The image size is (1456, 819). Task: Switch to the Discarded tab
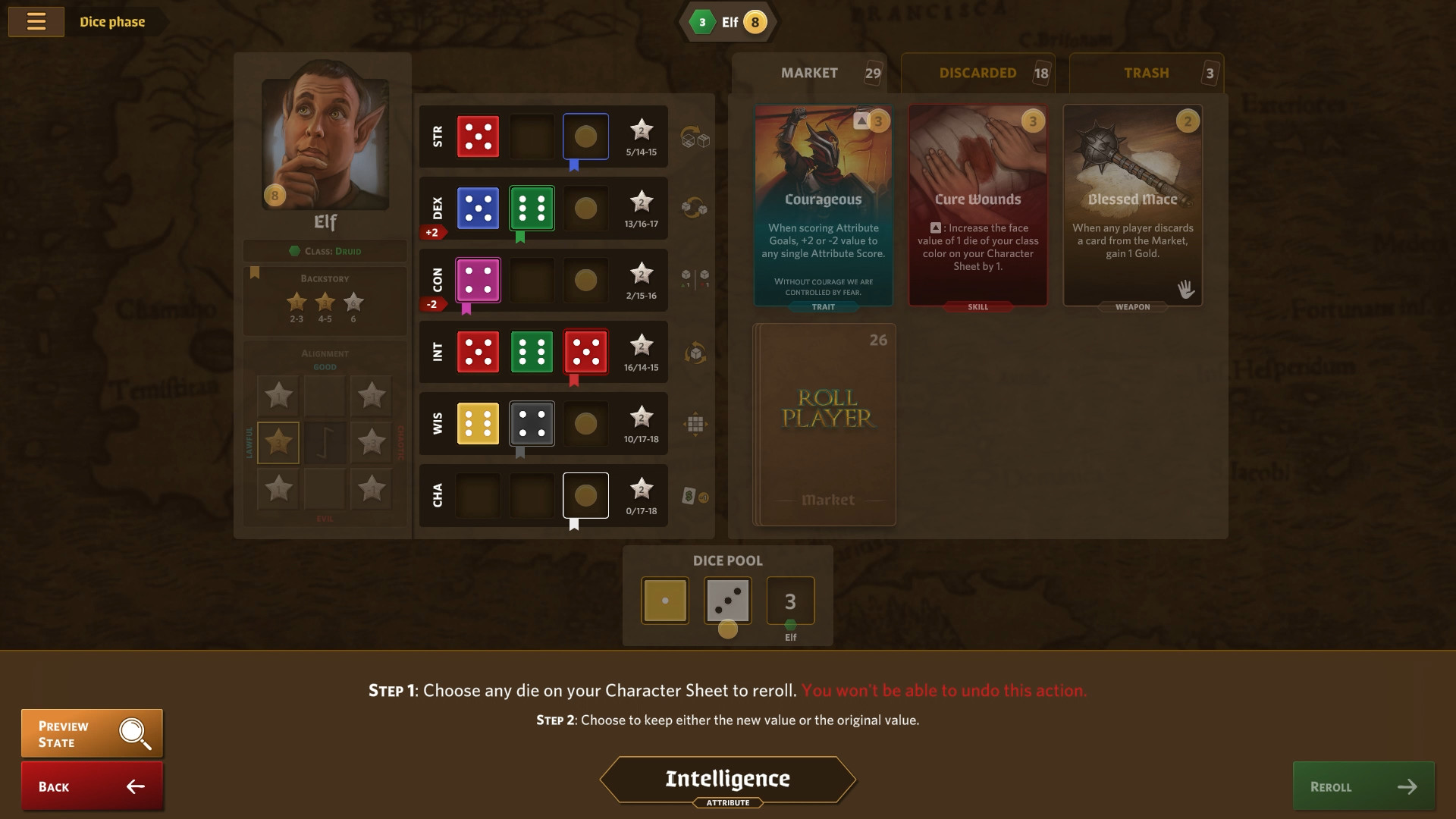pyautogui.click(x=977, y=73)
